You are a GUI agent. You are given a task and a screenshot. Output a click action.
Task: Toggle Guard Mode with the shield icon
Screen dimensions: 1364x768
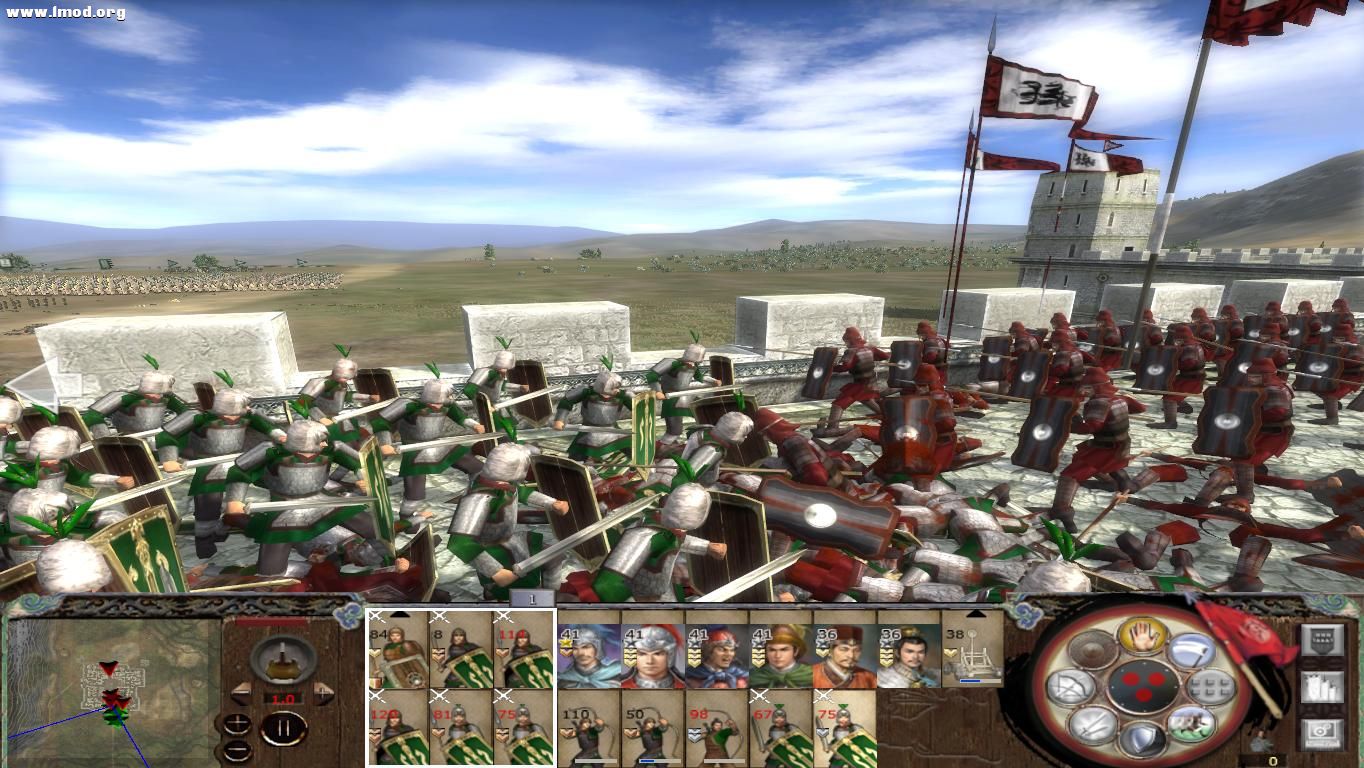tap(1143, 740)
